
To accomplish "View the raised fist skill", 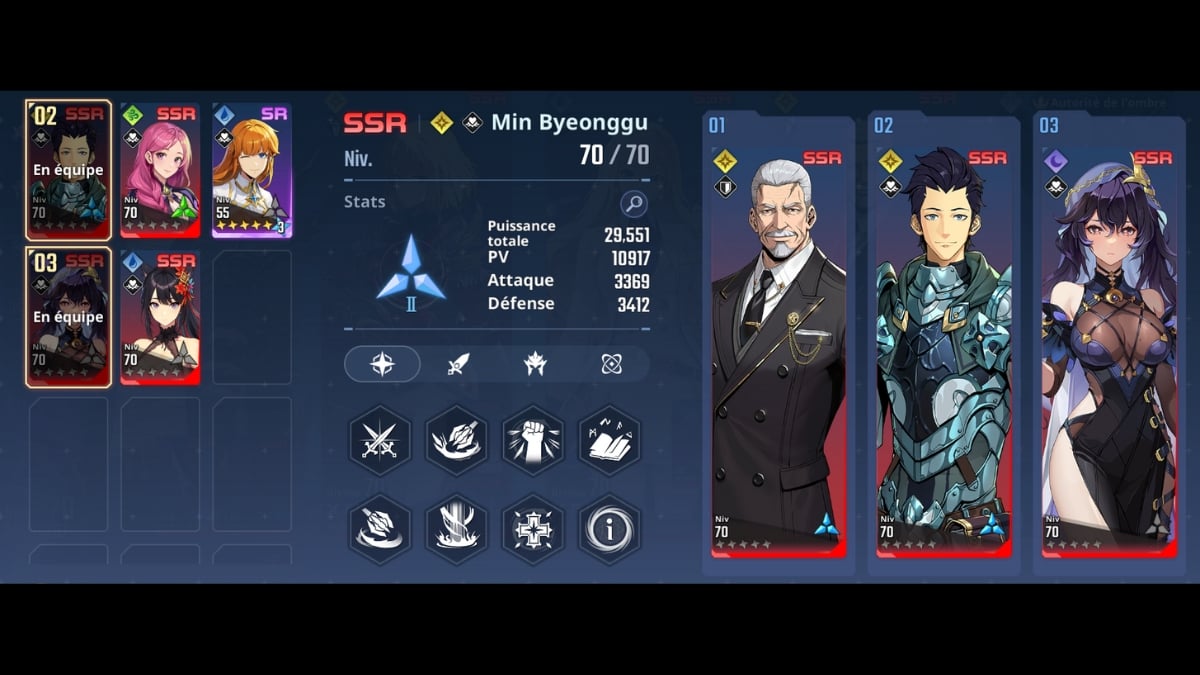I will click(533, 440).
